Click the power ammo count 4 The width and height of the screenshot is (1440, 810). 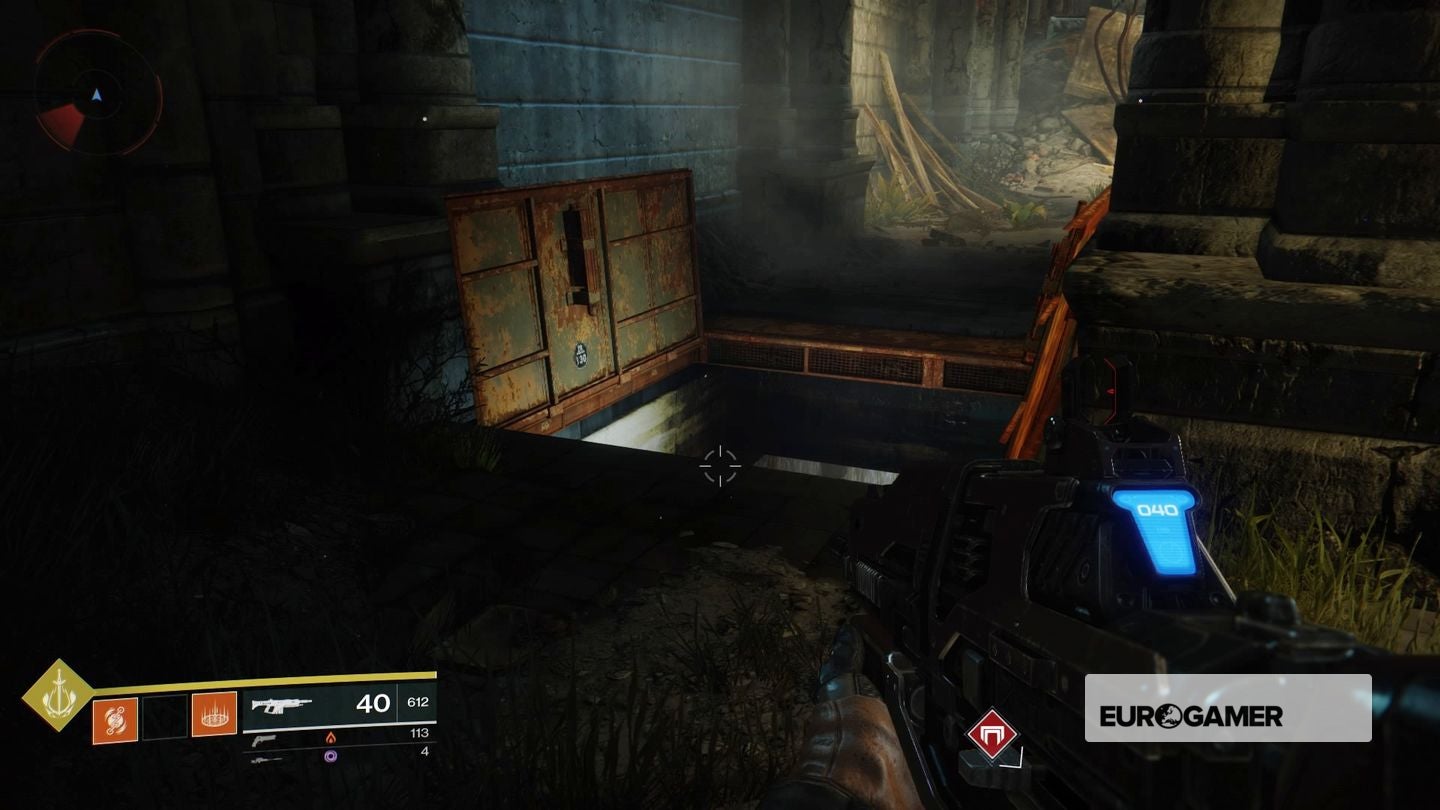425,752
